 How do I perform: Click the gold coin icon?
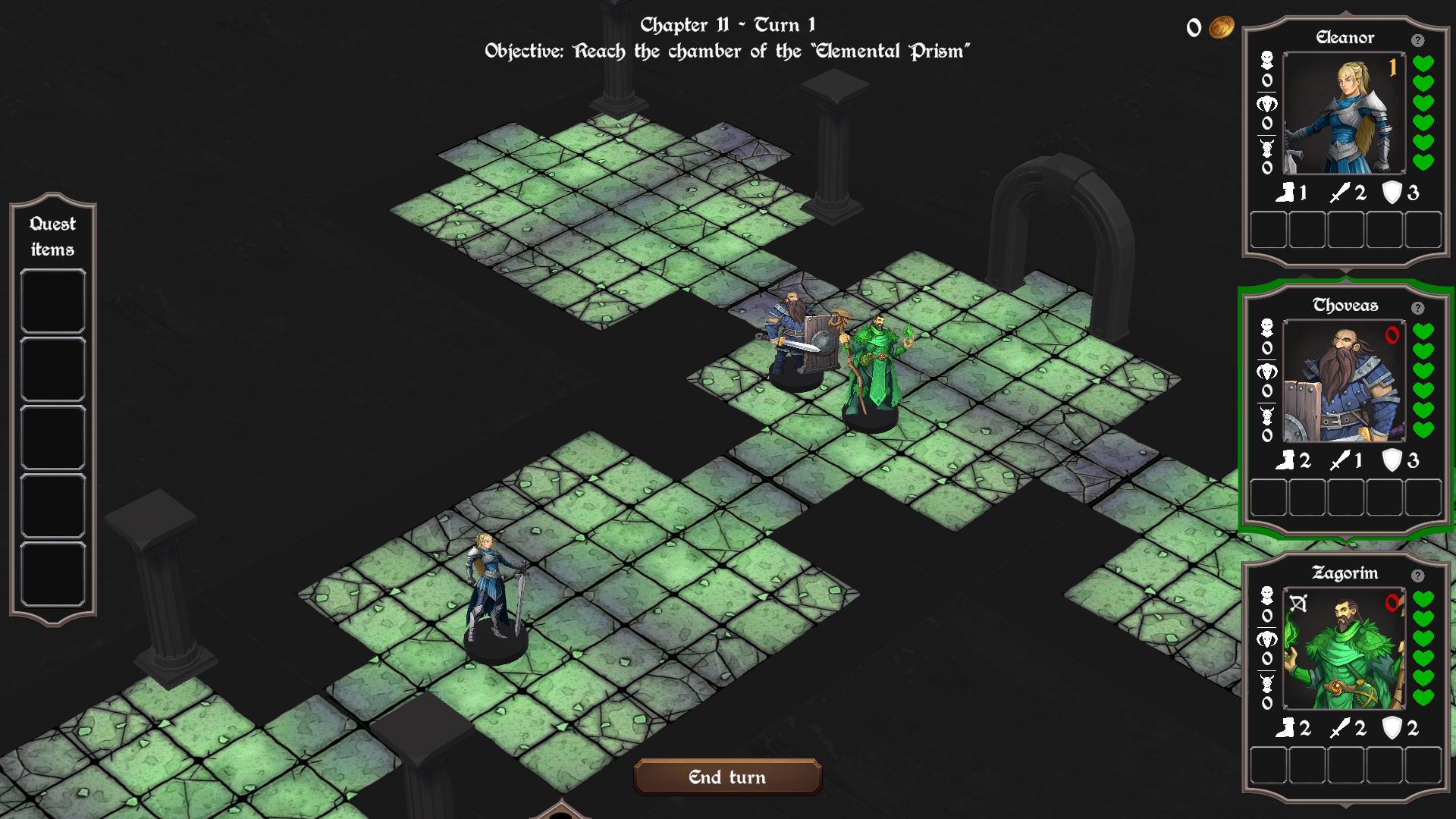point(1221,28)
